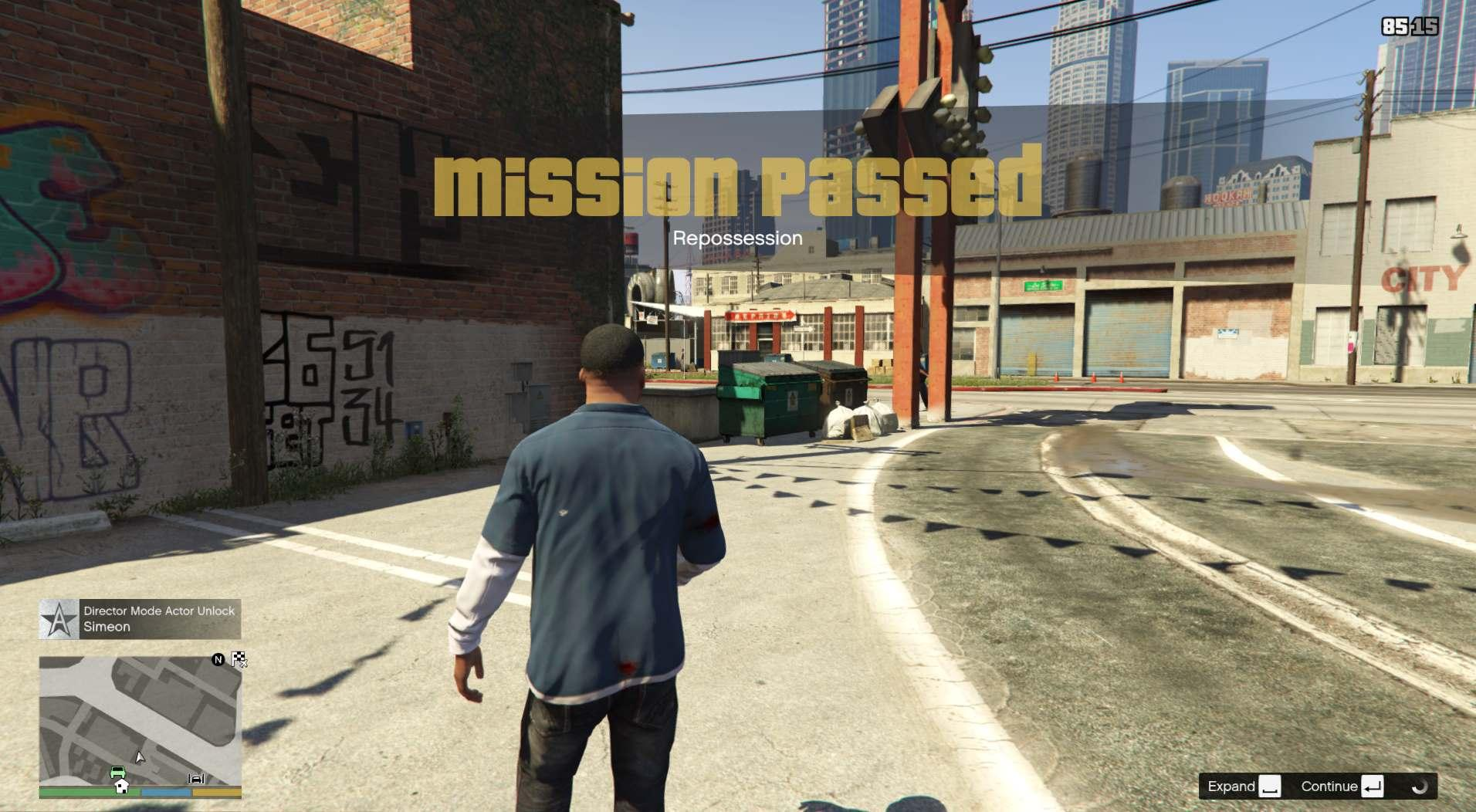
Task: Select the green car blip on minimap
Action: pos(117,771)
